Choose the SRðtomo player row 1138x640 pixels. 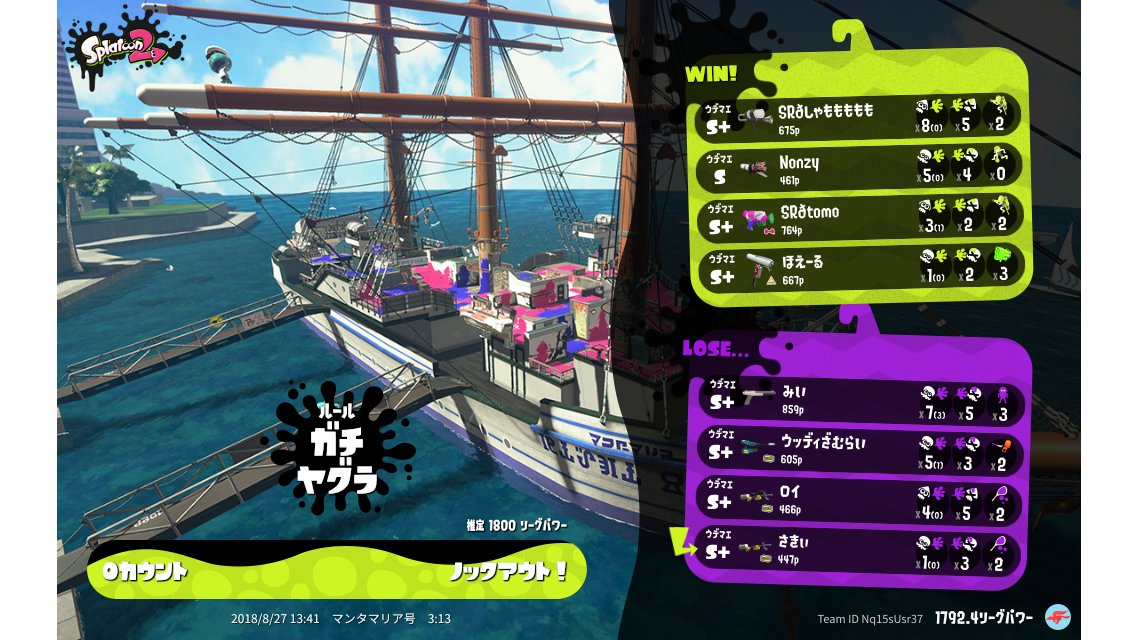click(860, 216)
